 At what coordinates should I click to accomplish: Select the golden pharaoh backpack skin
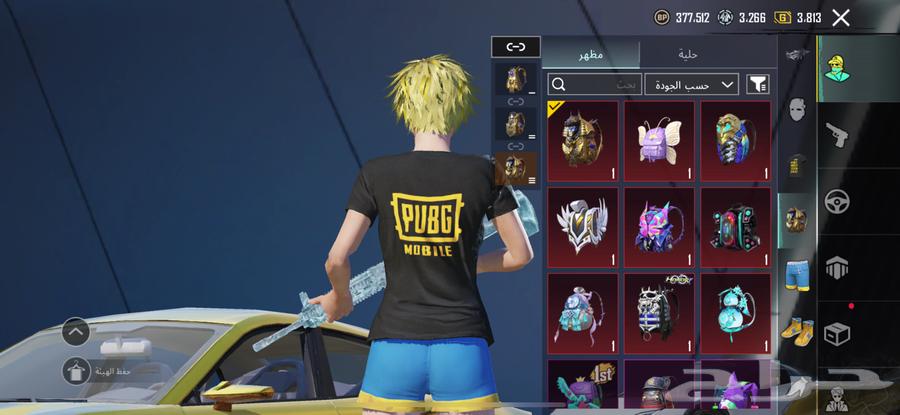click(x=582, y=140)
